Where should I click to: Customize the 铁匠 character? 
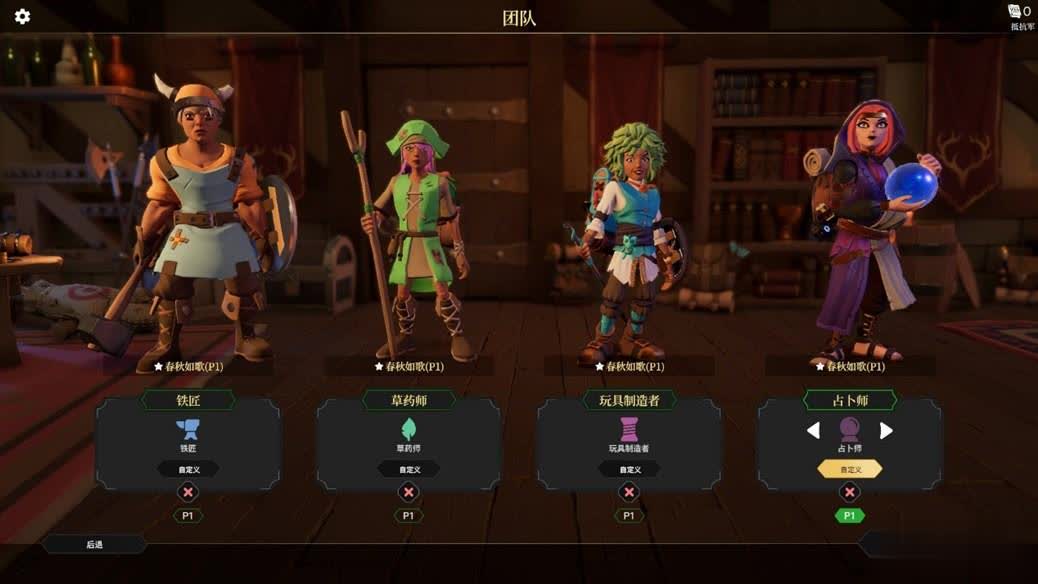[x=188, y=469]
